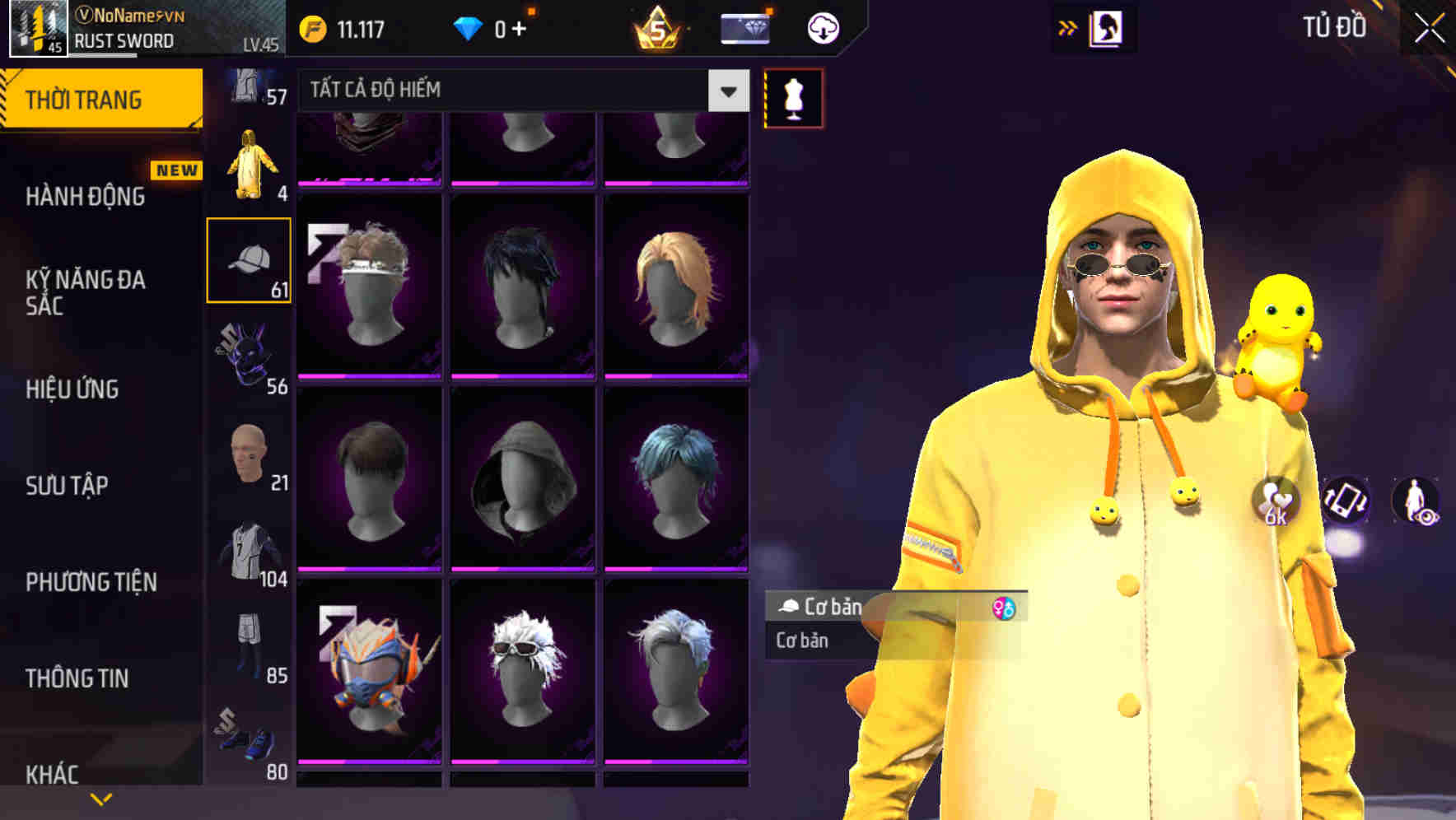This screenshot has height=820, width=1456.
Task: Toggle the shoes category showing 80 items
Action: [x=250, y=741]
